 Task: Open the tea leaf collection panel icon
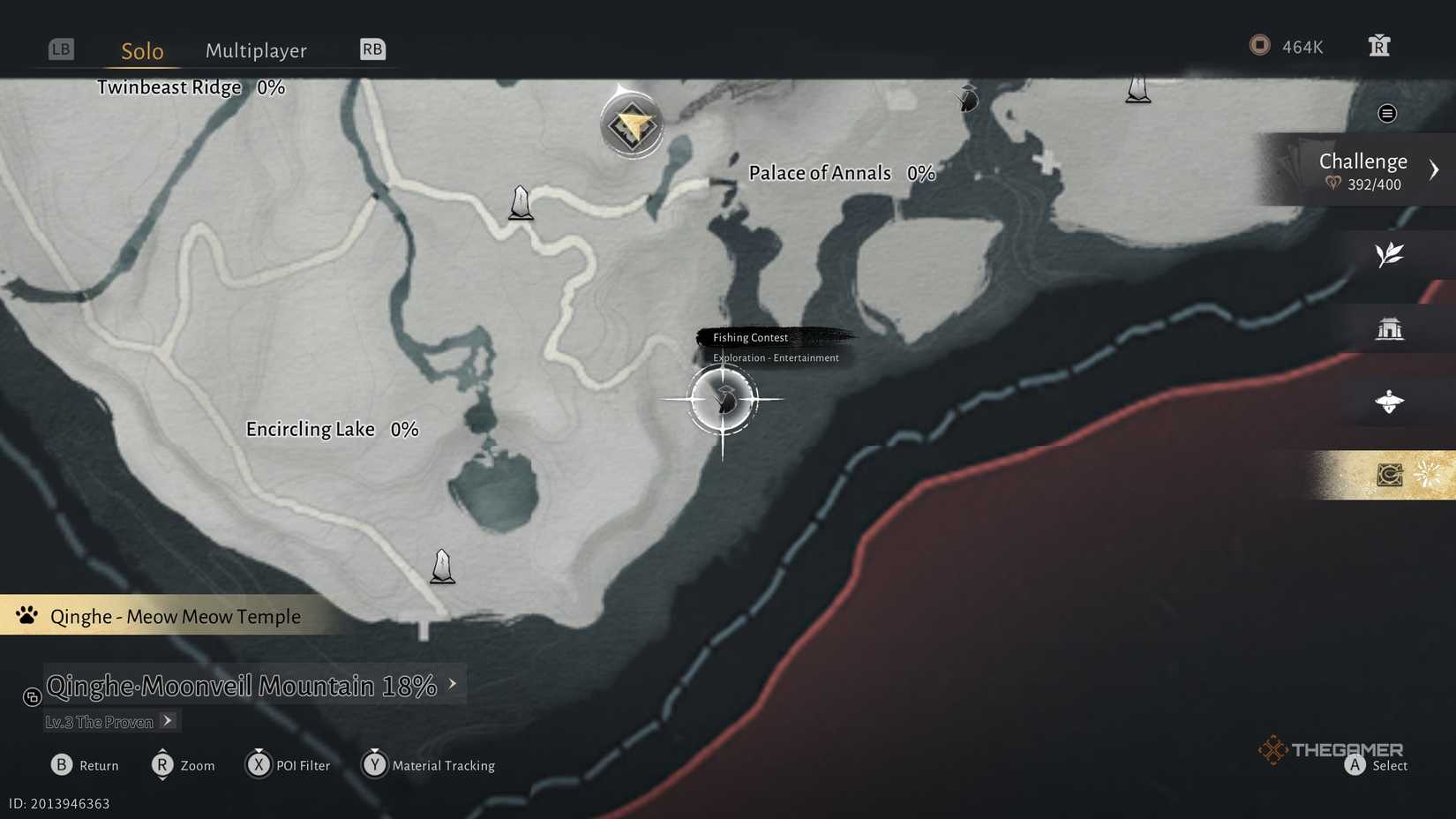point(1390,255)
